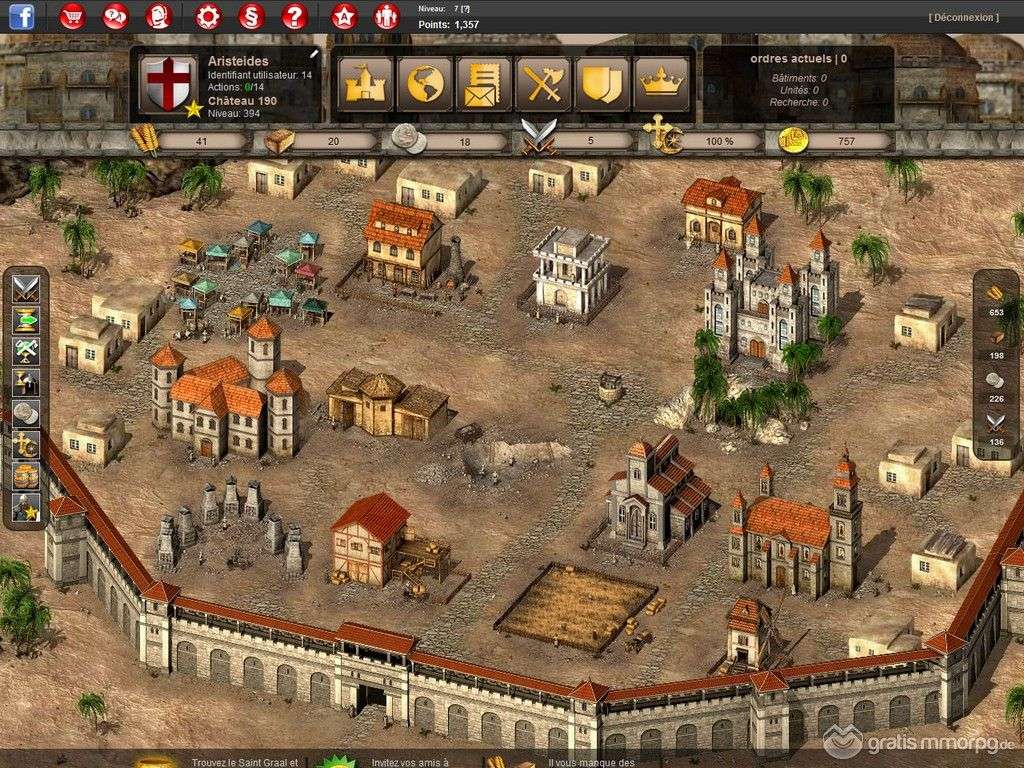Show the world map globe
This screenshot has width=1024, height=768.
pyautogui.click(x=425, y=84)
